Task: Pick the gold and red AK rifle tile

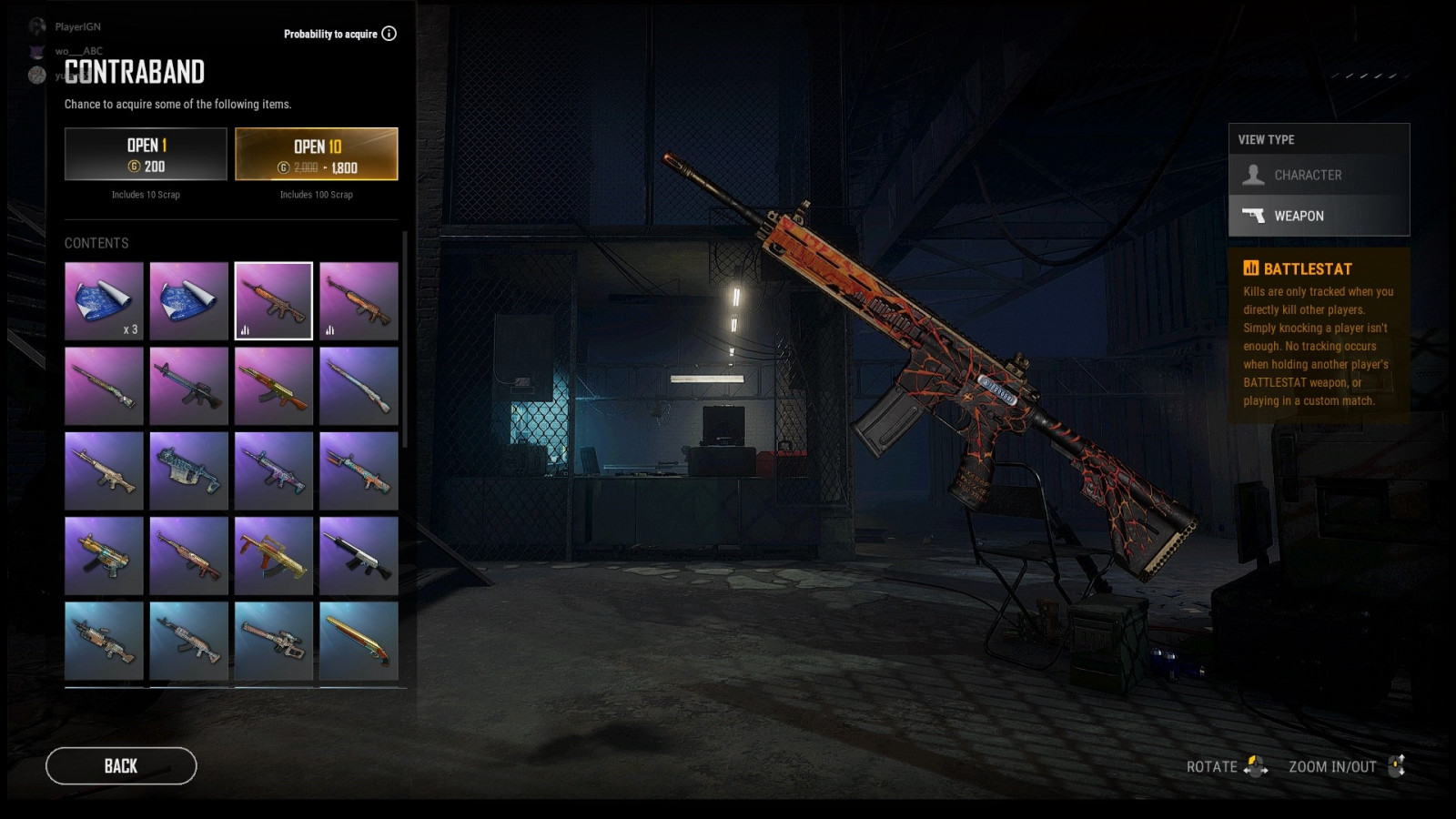Action: 273,386
